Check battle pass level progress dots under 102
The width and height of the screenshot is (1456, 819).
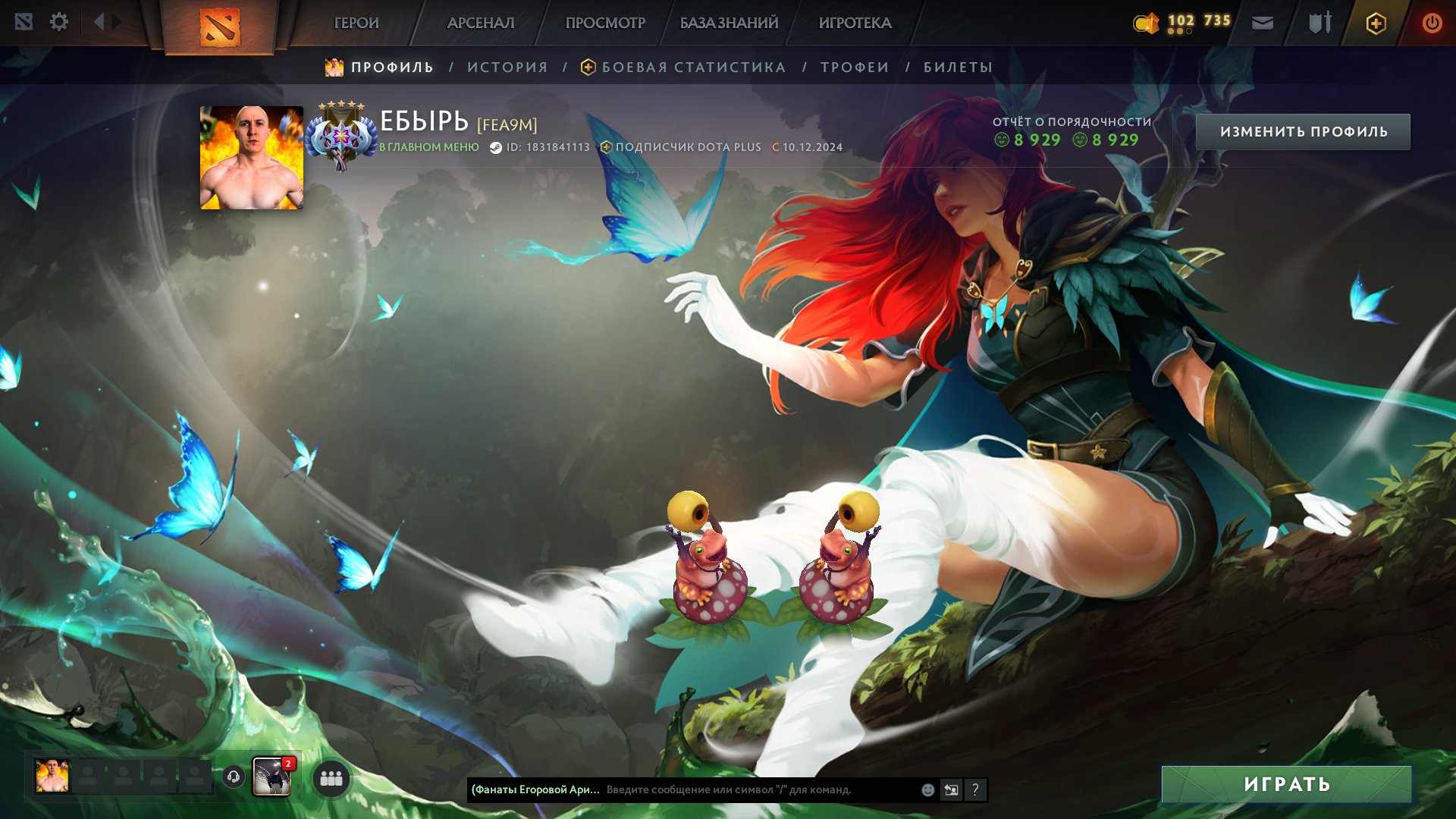tap(1180, 32)
